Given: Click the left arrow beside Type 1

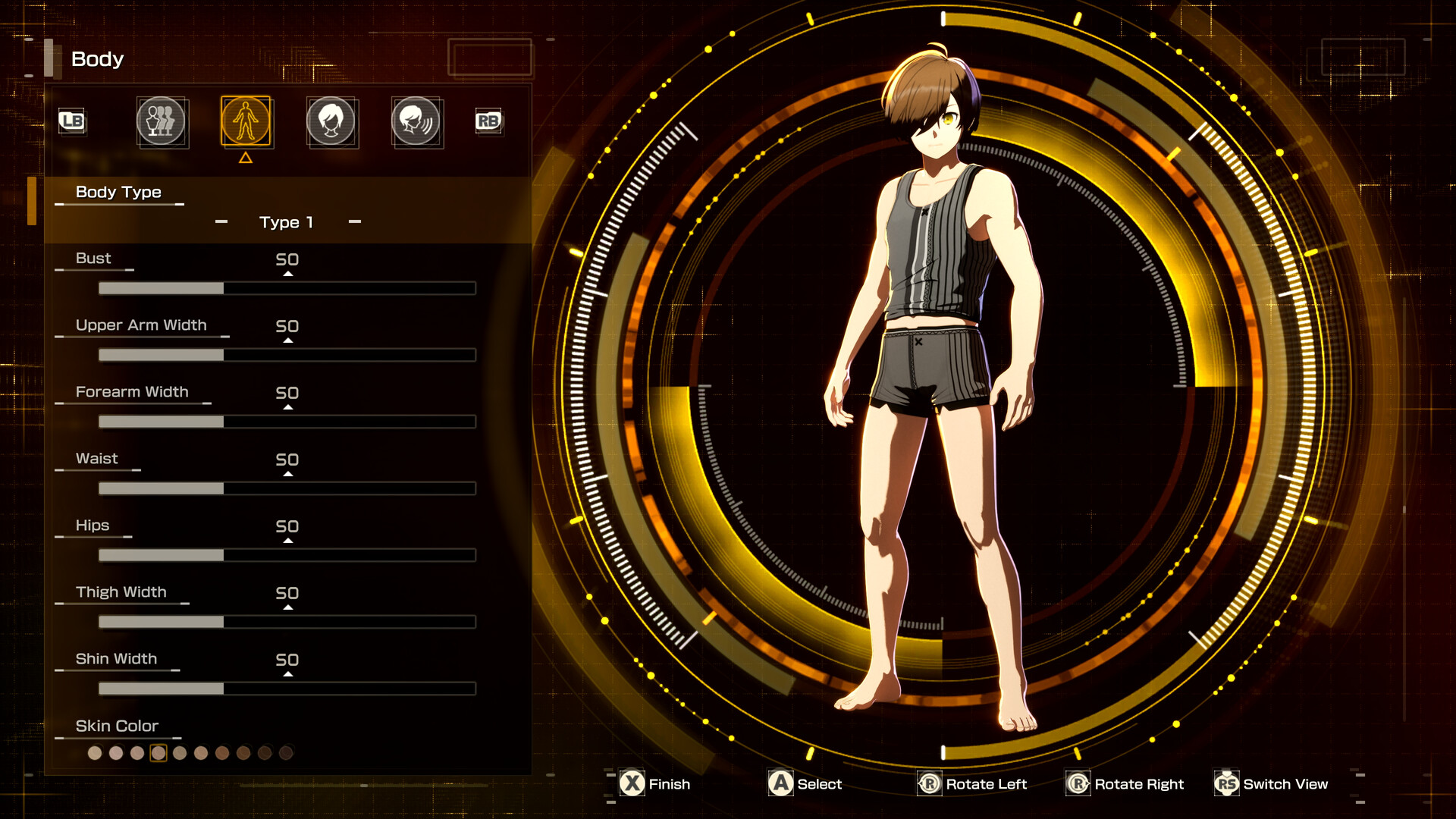Looking at the screenshot, I should (x=222, y=221).
